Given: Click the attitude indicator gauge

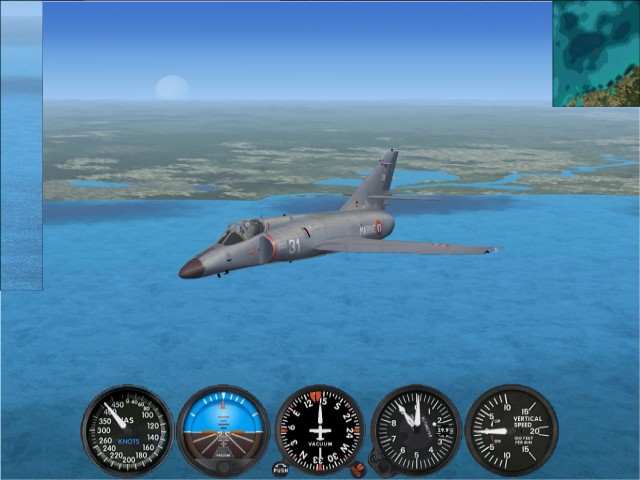Looking at the screenshot, I should [x=223, y=430].
